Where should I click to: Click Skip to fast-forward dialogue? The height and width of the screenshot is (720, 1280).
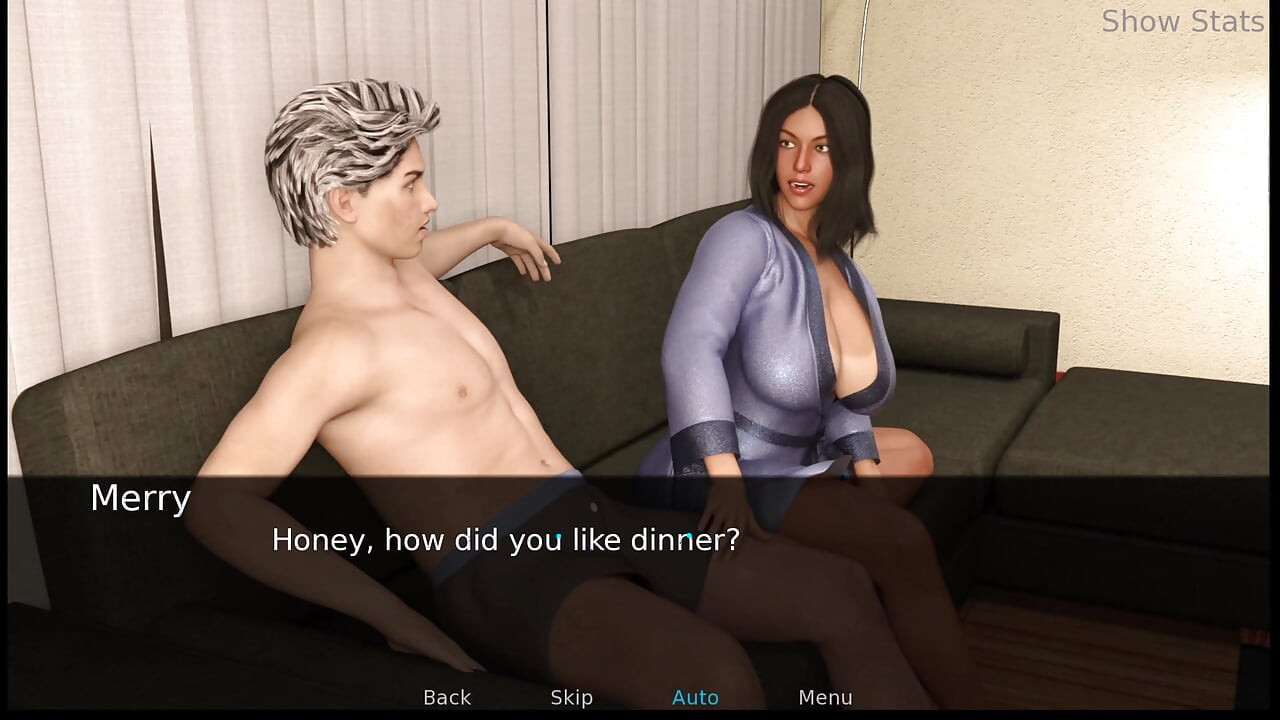click(571, 697)
